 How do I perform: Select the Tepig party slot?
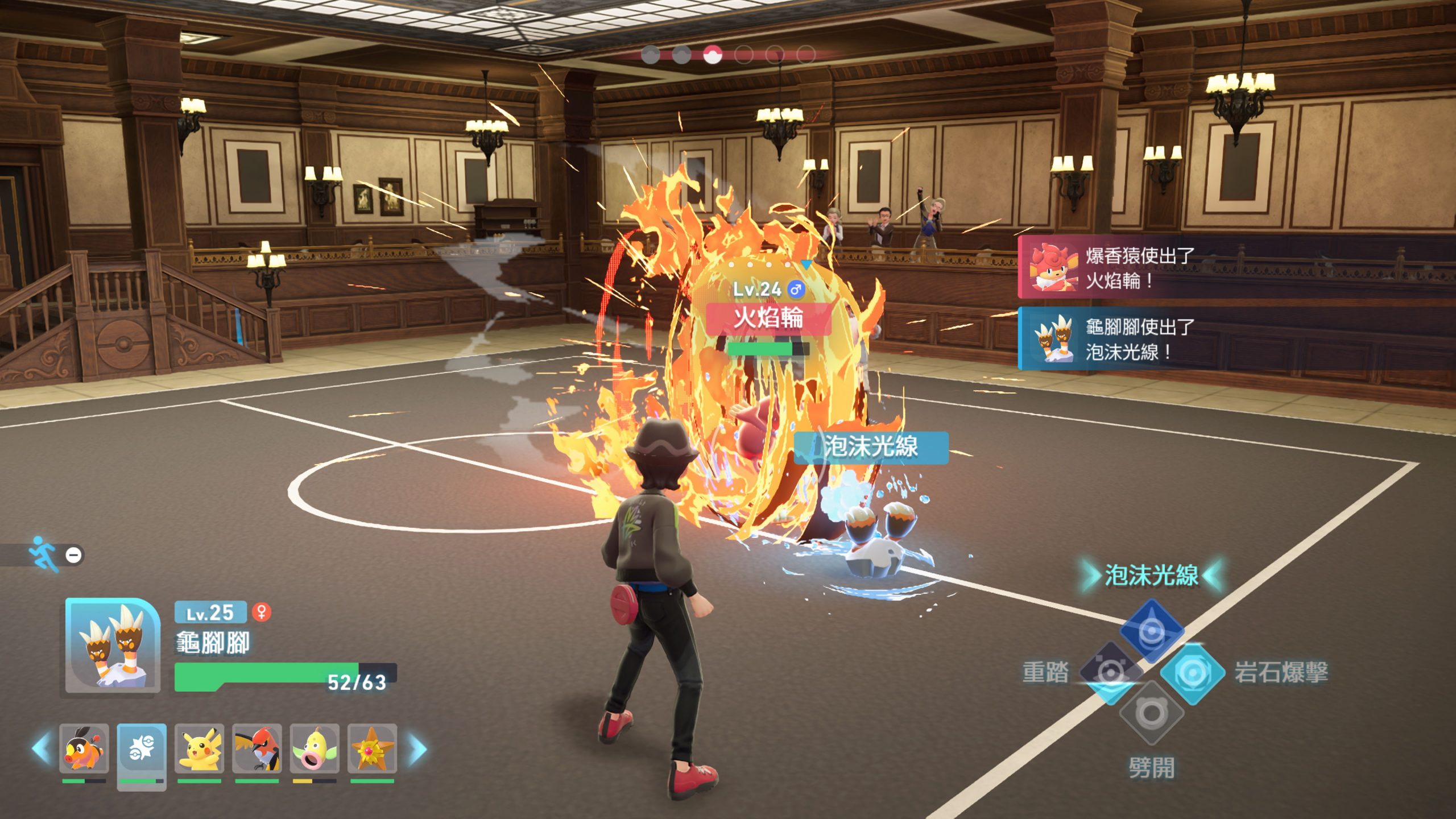click(84, 748)
